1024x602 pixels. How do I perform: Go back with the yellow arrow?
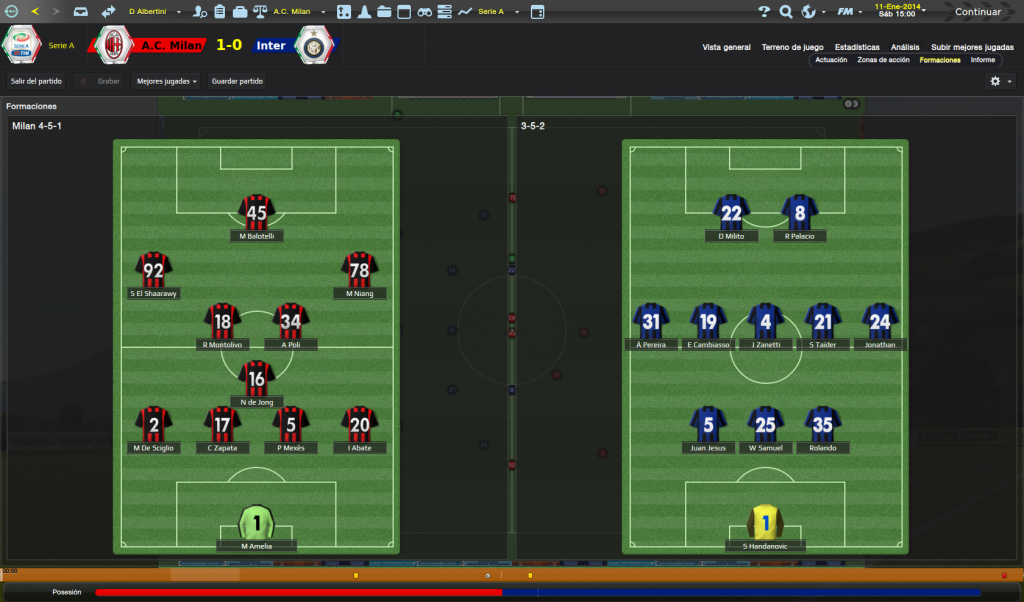pos(35,12)
